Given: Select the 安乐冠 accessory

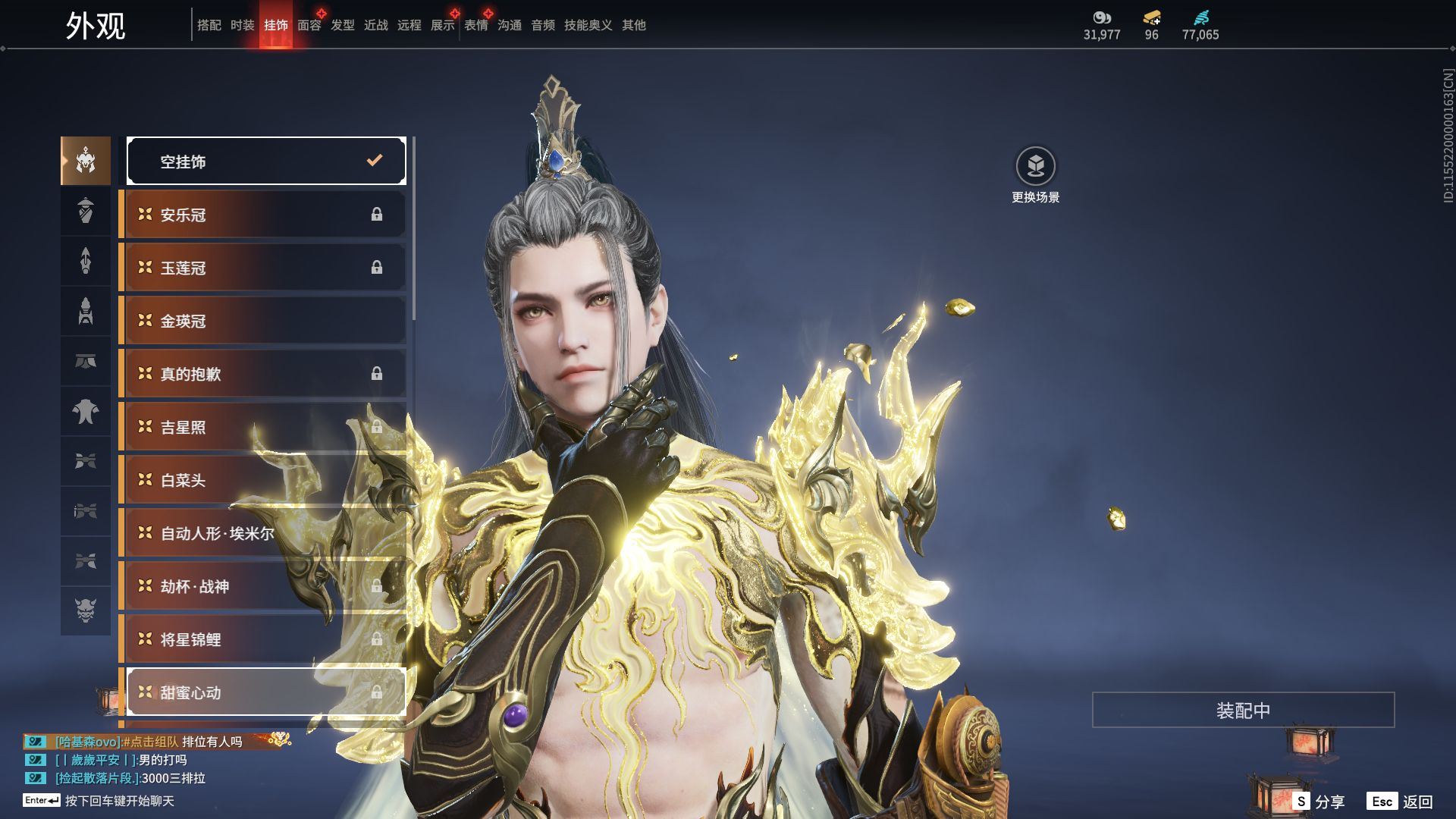Looking at the screenshot, I should pos(262,215).
